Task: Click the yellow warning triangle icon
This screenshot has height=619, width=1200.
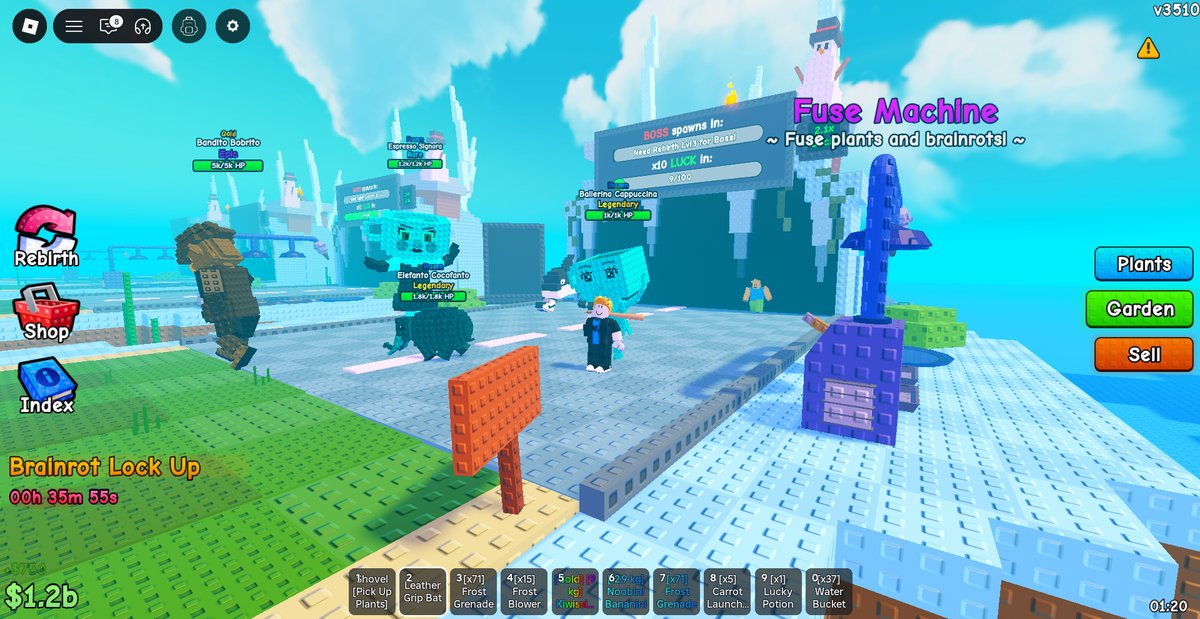Action: click(x=1148, y=48)
